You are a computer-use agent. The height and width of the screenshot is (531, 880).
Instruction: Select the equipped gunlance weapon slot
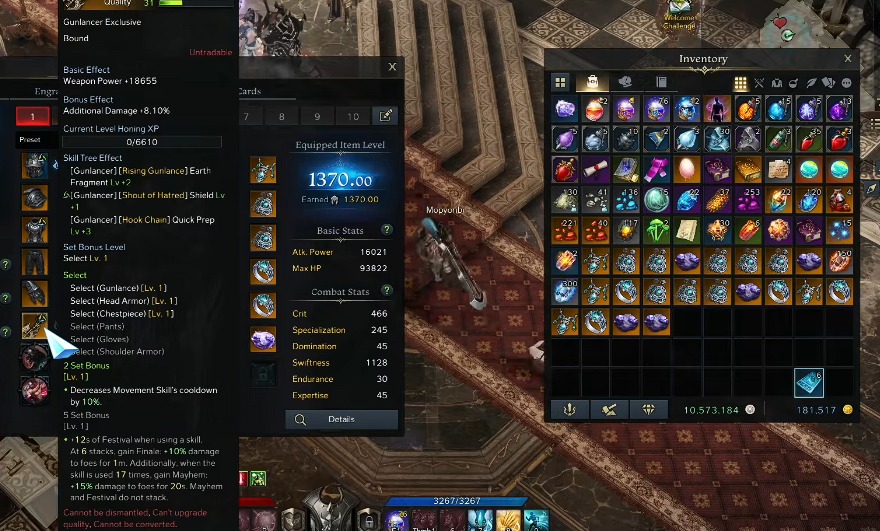coord(34,325)
